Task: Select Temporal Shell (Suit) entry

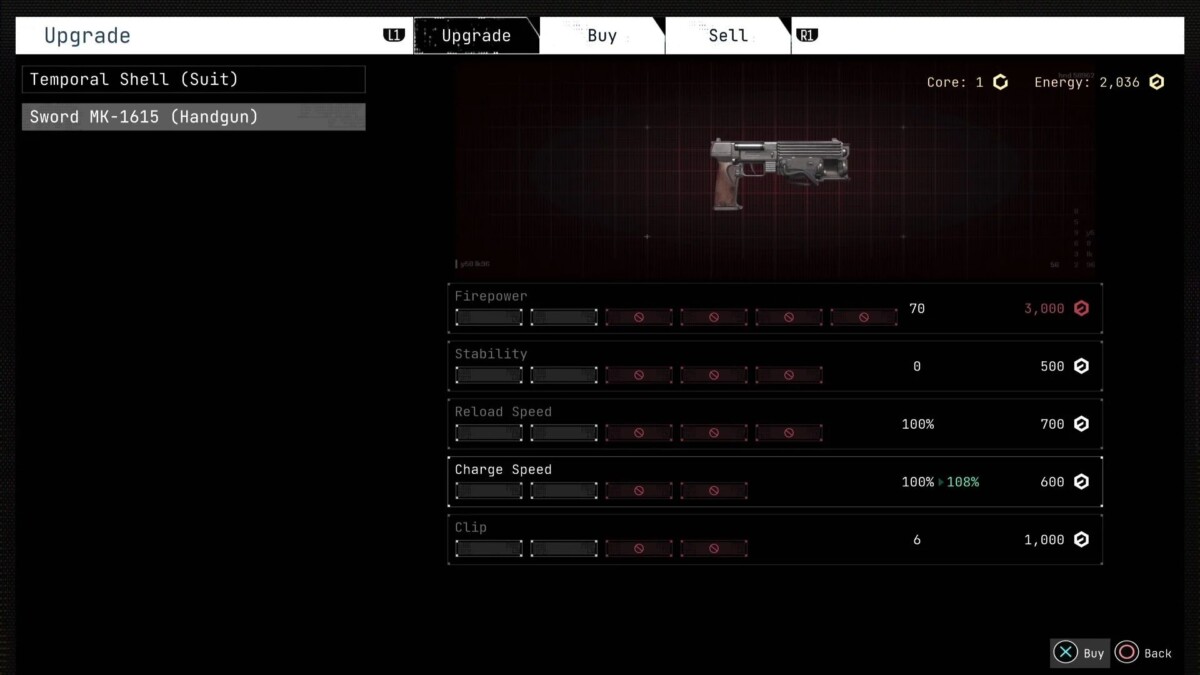Action: 194,79
